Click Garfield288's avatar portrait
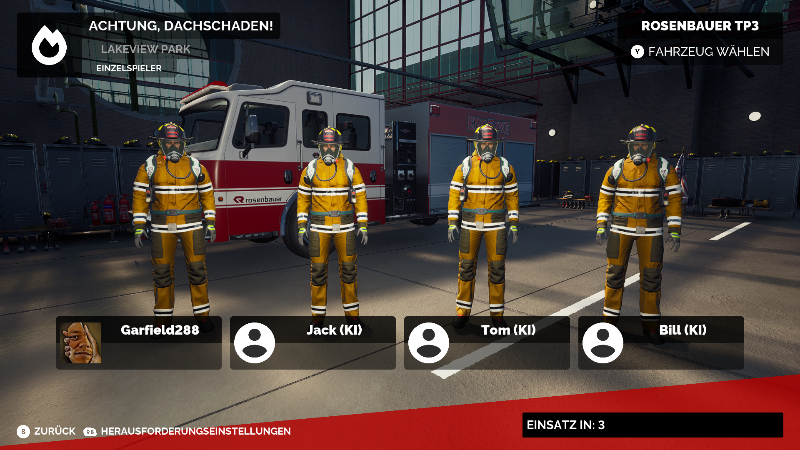 [82, 342]
